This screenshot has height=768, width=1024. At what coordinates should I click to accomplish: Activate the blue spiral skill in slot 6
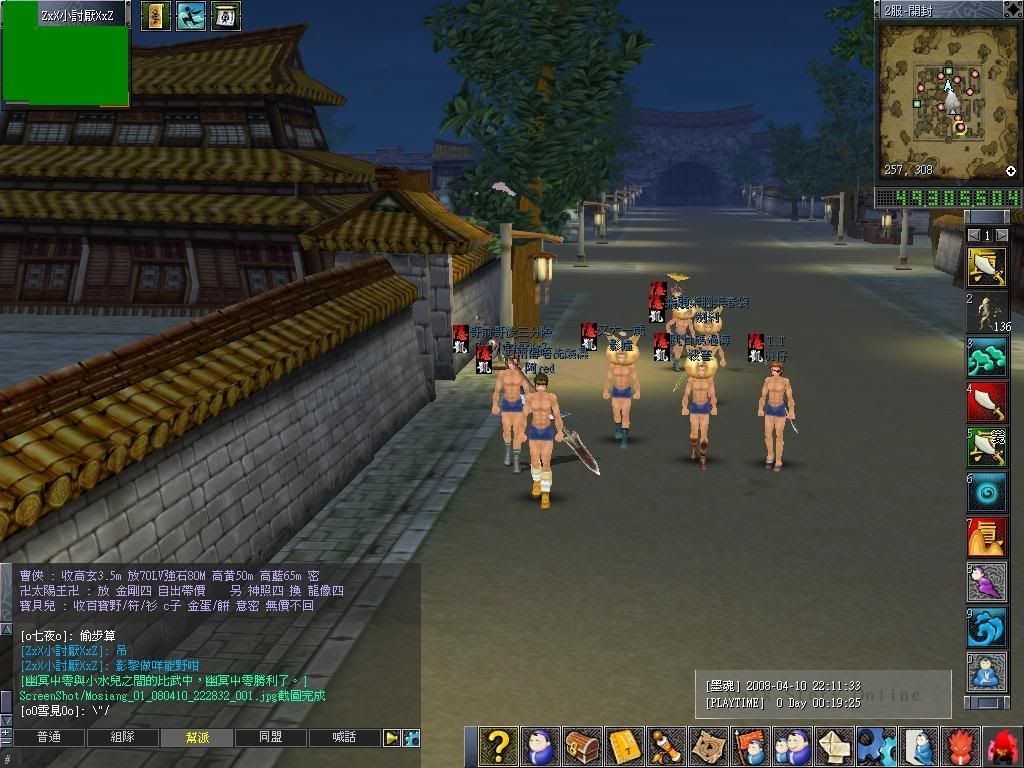[x=987, y=492]
